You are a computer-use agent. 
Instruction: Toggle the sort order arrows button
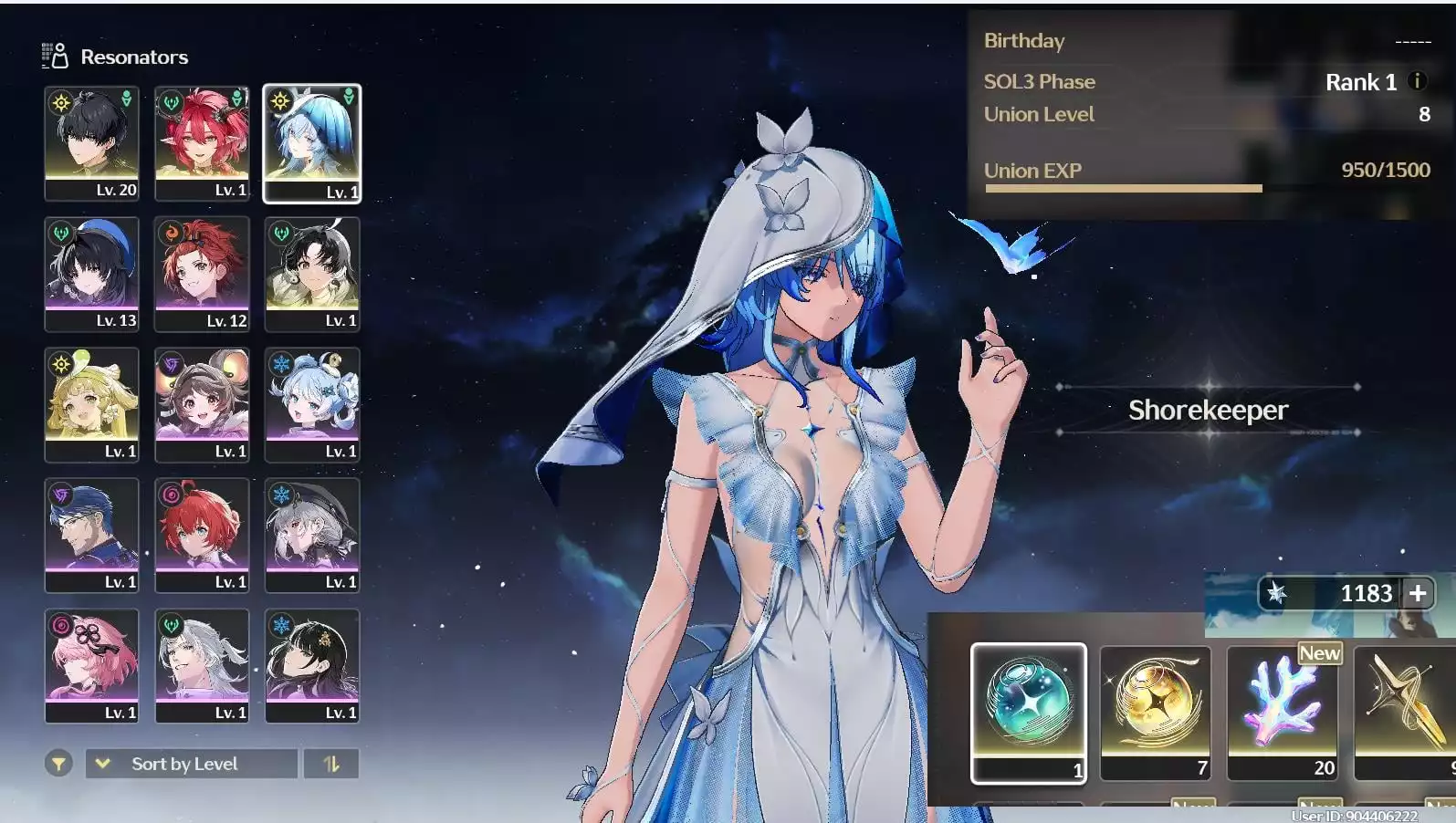(x=330, y=764)
